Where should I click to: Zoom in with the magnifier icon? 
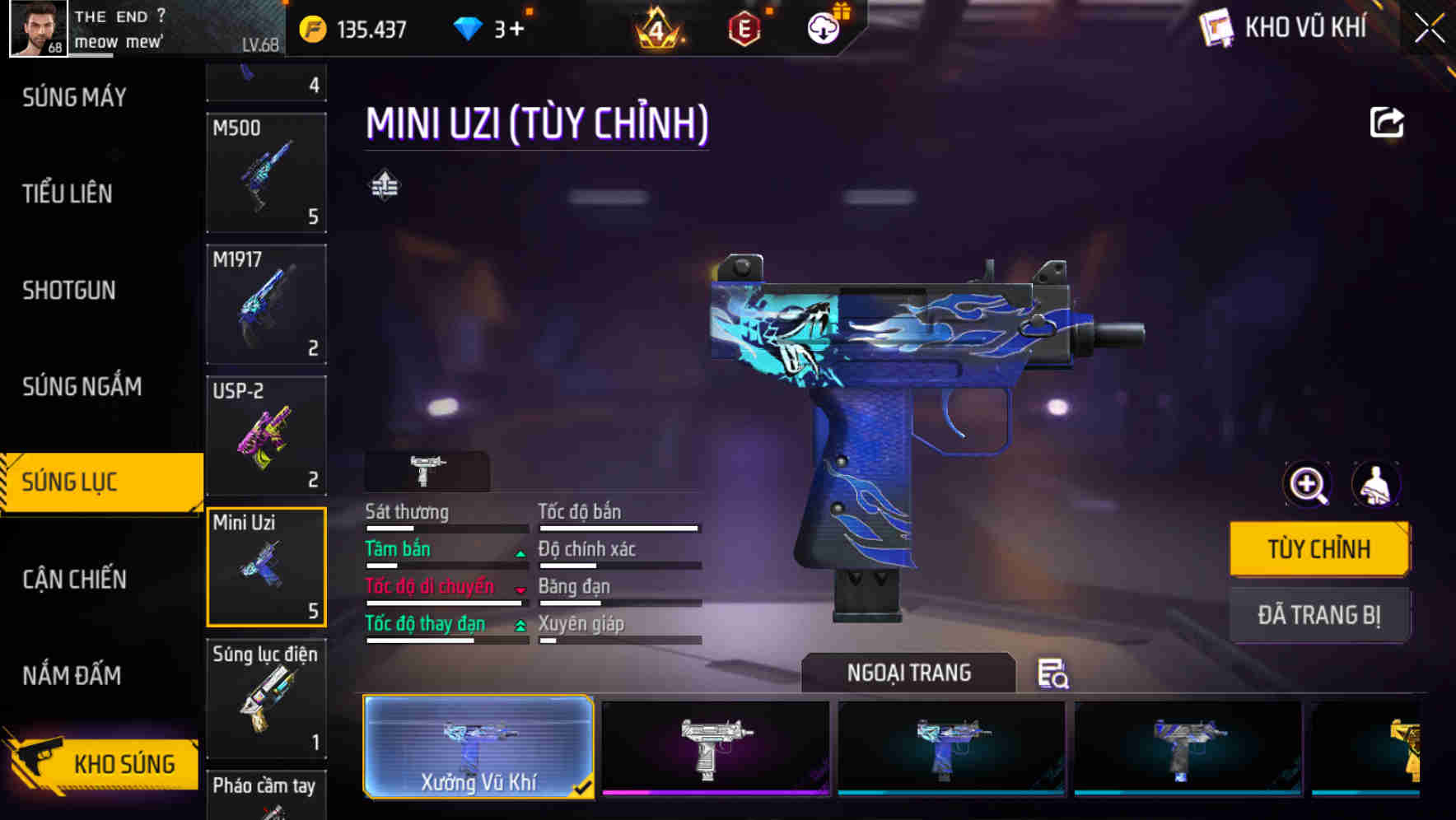[x=1308, y=484]
